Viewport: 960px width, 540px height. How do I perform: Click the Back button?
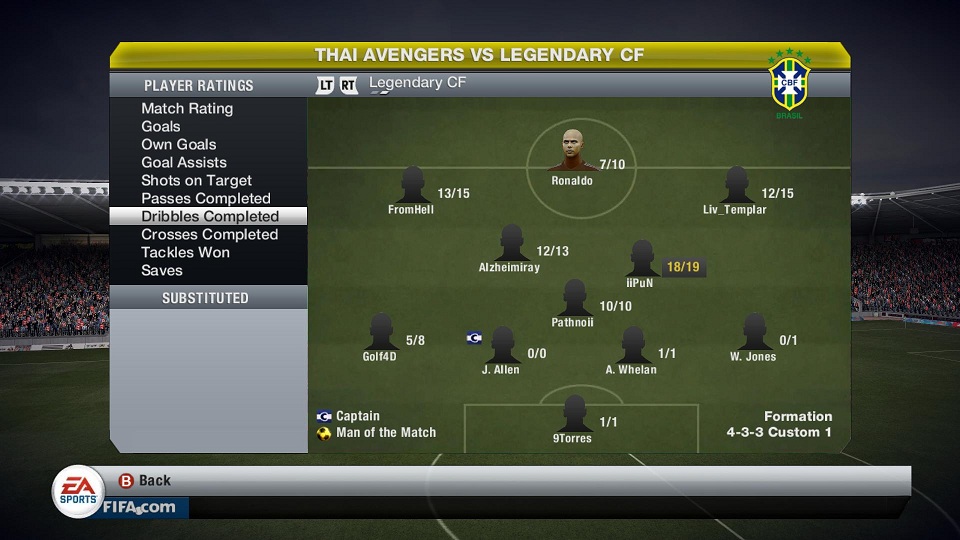146,481
